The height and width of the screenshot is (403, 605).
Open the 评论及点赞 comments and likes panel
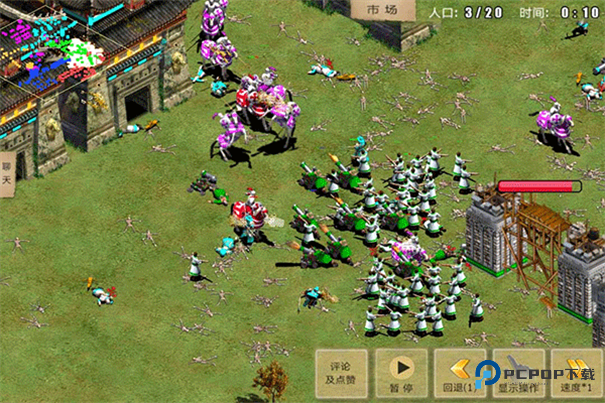coord(342,374)
